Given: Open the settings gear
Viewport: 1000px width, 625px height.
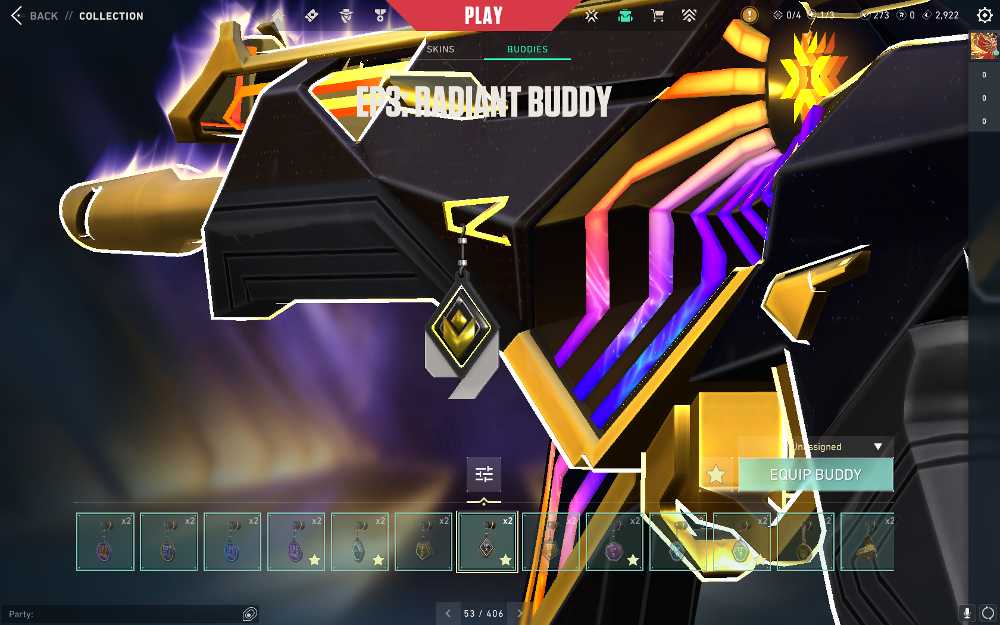Looking at the screenshot, I should (x=984, y=16).
